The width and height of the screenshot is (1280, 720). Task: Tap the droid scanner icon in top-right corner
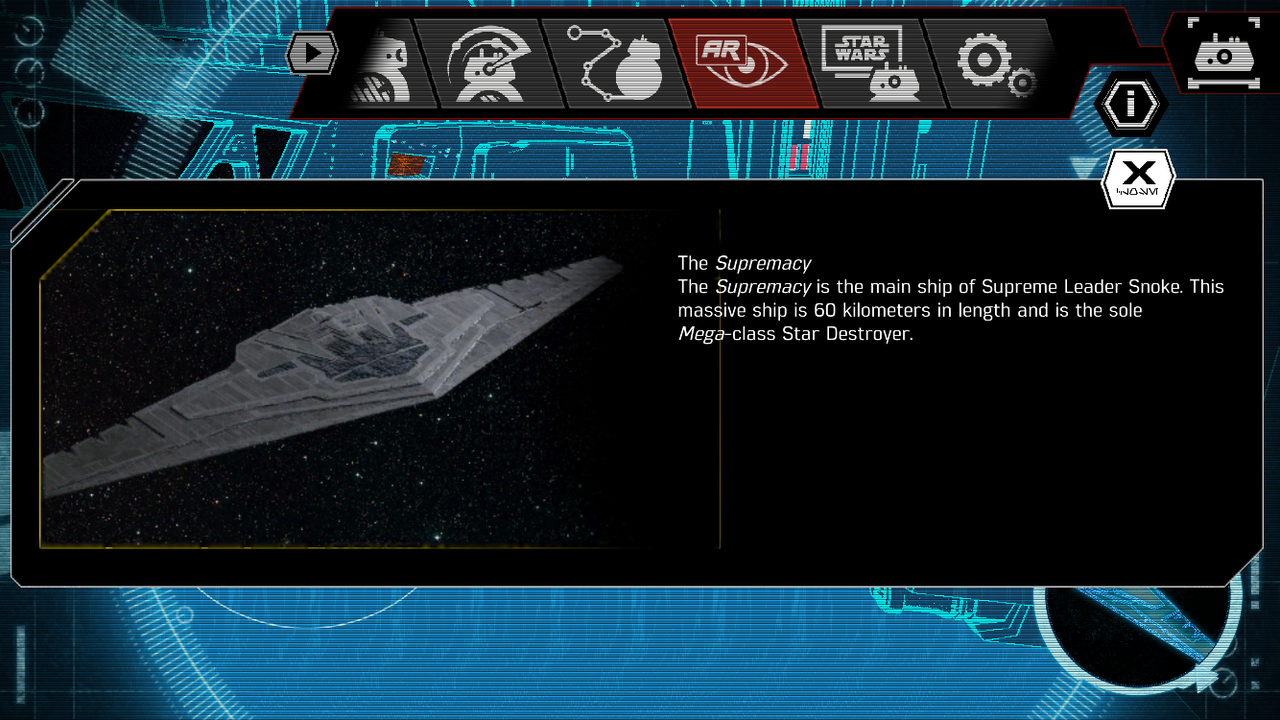click(1224, 58)
